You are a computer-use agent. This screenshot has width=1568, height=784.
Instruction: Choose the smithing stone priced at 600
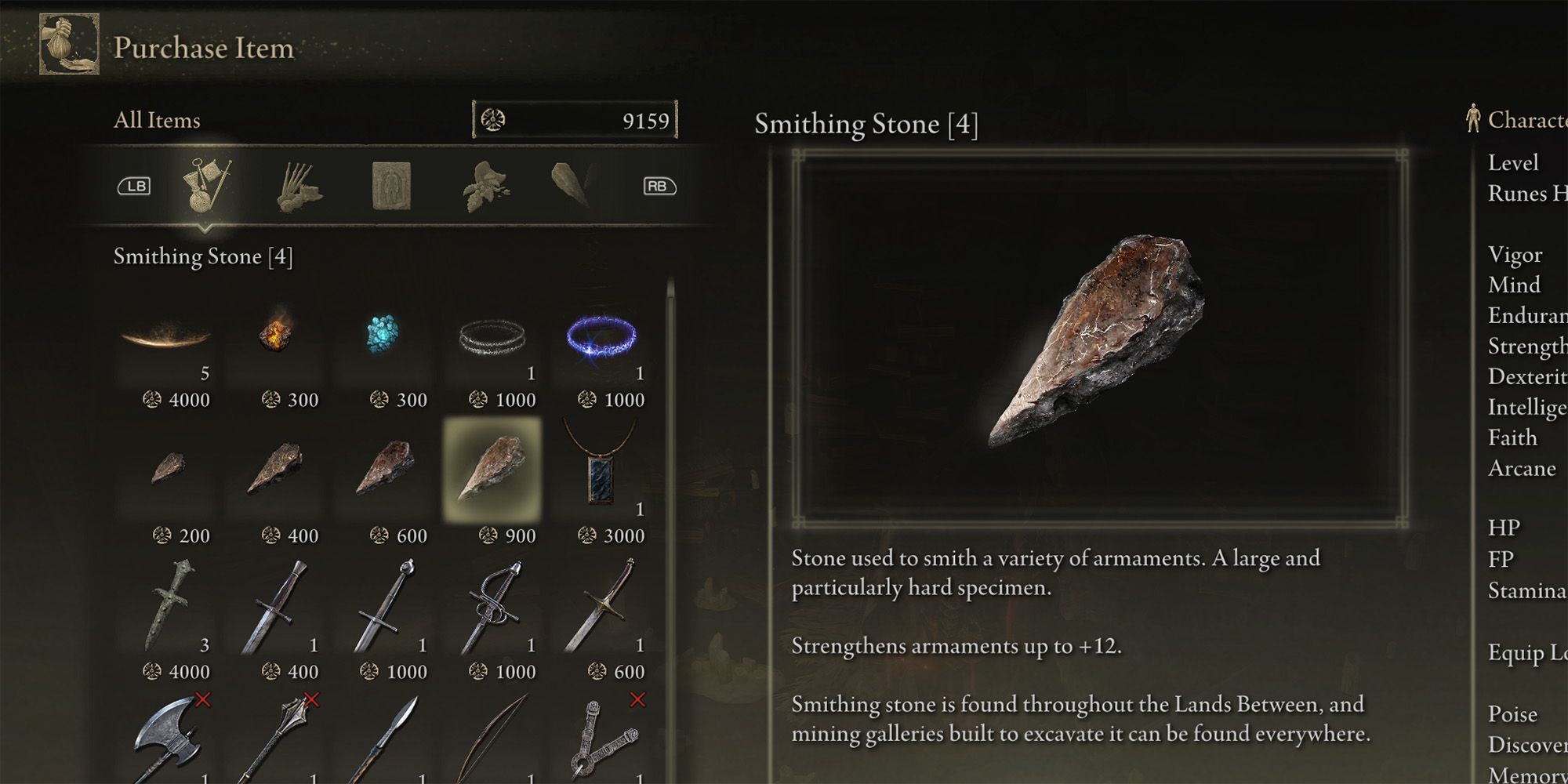[384, 470]
